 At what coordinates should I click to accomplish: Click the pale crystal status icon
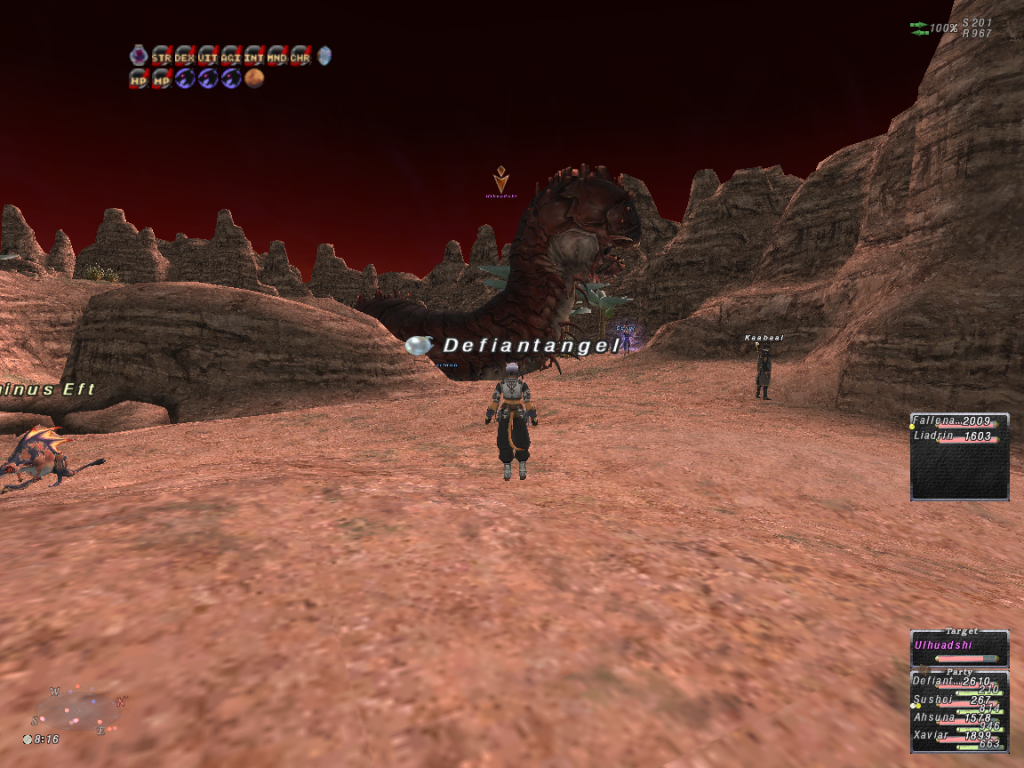click(323, 56)
